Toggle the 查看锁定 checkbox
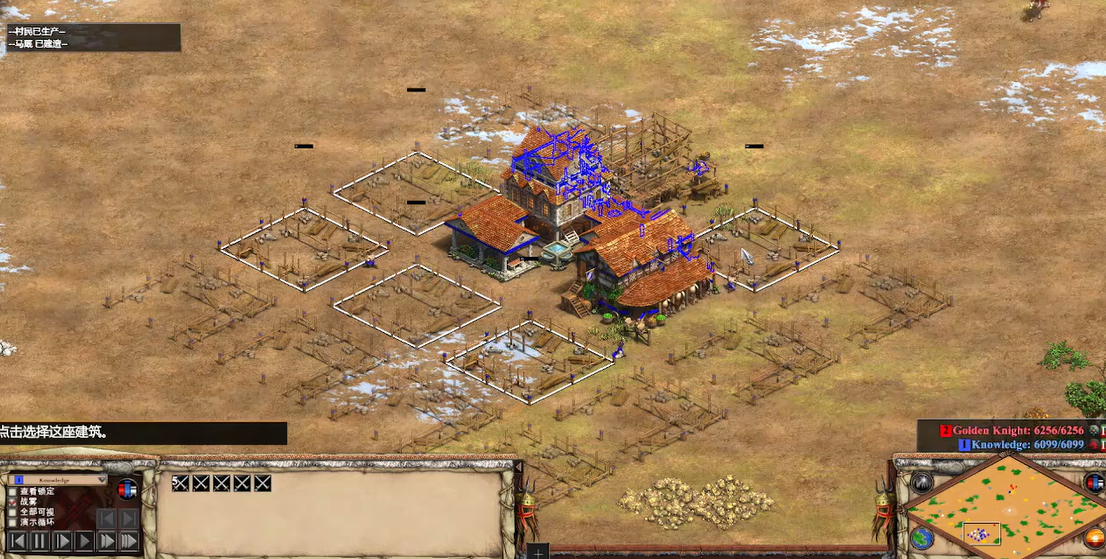The height and width of the screenshot is (559, 1106). click(x=13, y=492)
